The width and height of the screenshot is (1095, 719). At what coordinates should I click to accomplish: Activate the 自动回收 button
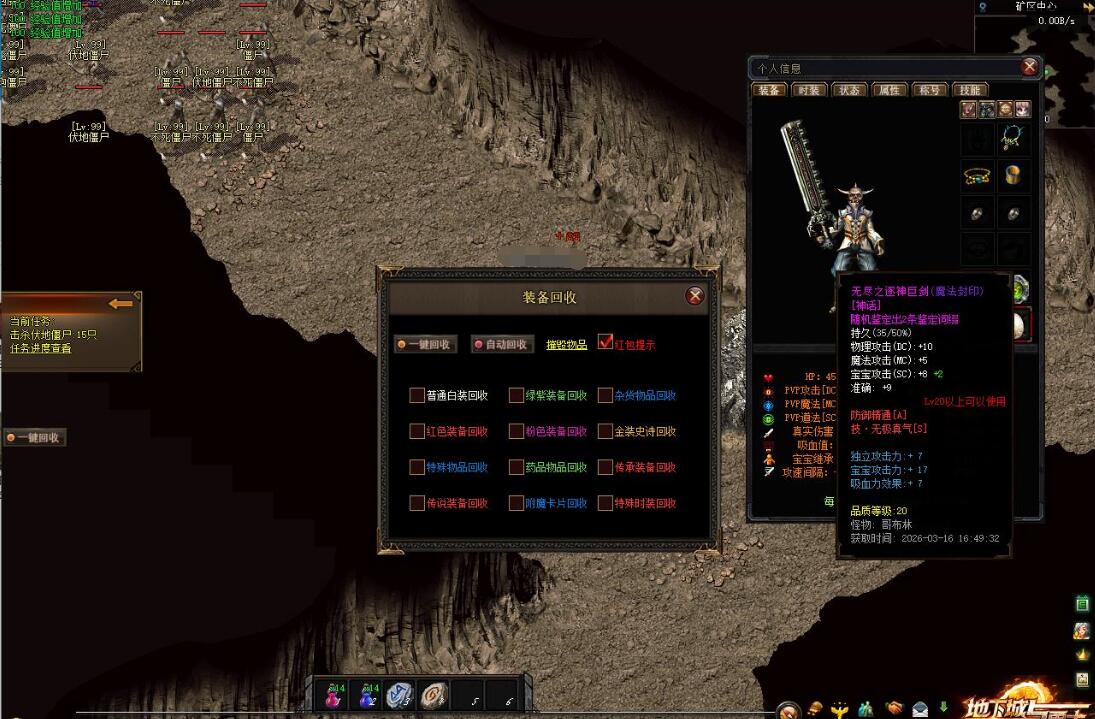point(501,345)
